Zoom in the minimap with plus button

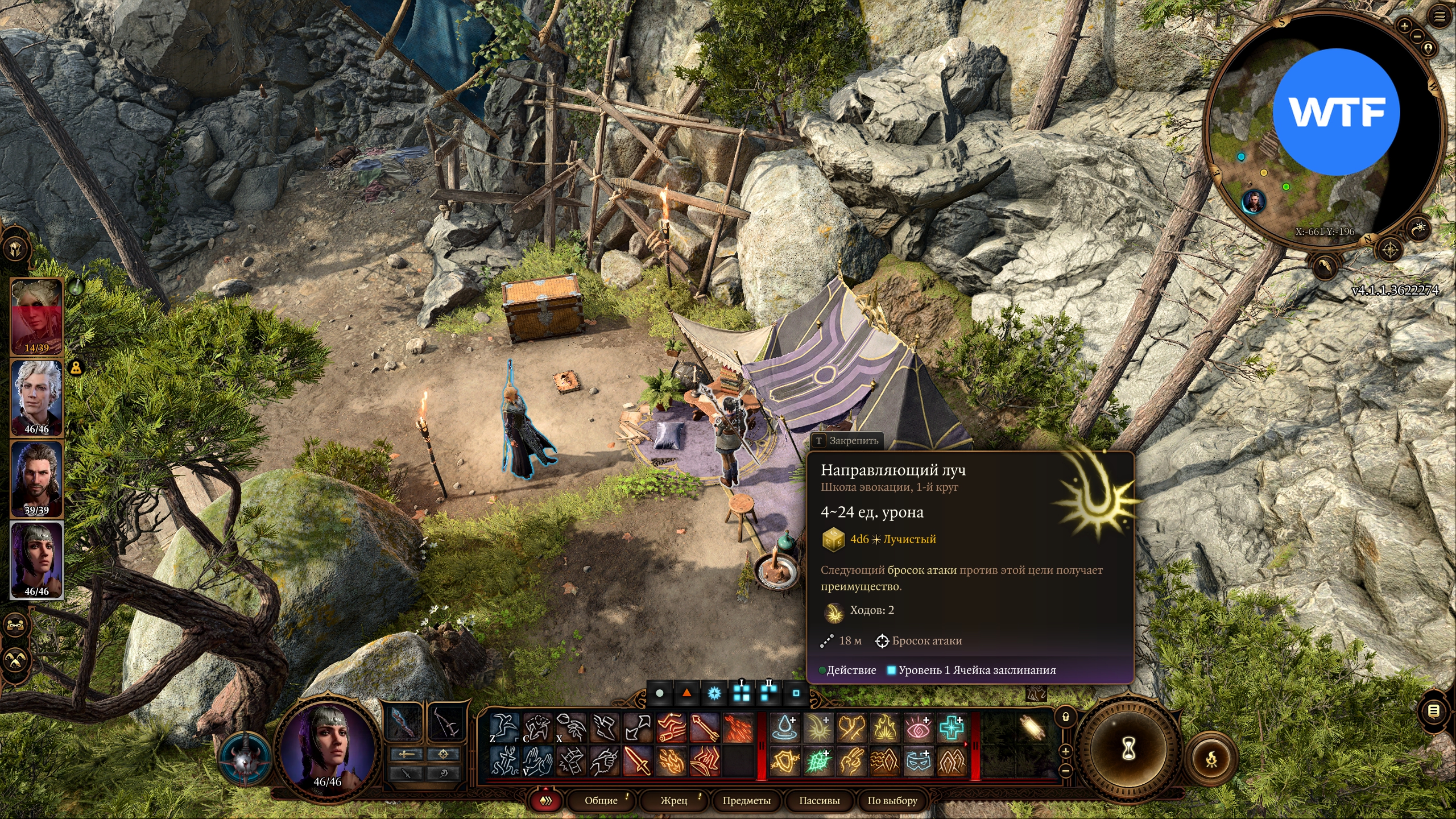click(1404, 26)
